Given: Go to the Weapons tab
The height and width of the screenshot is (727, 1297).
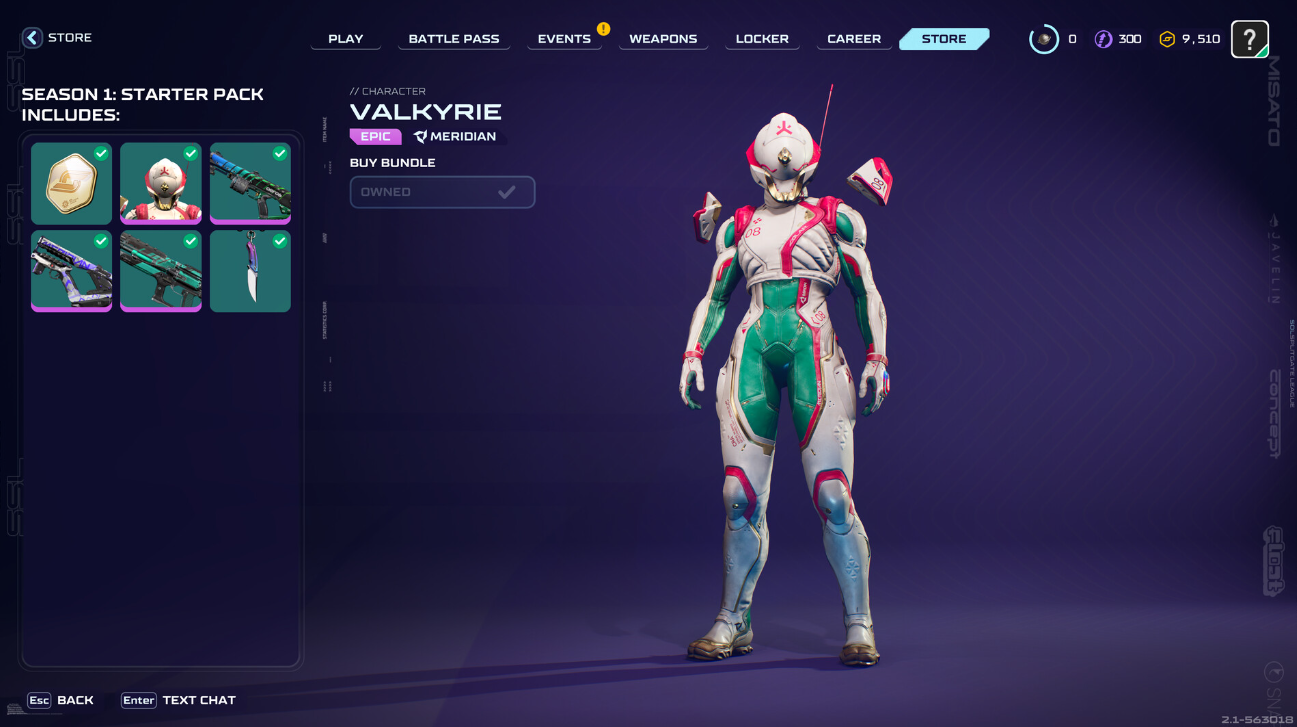Looking at the screenshot, I should pos(663,39).
